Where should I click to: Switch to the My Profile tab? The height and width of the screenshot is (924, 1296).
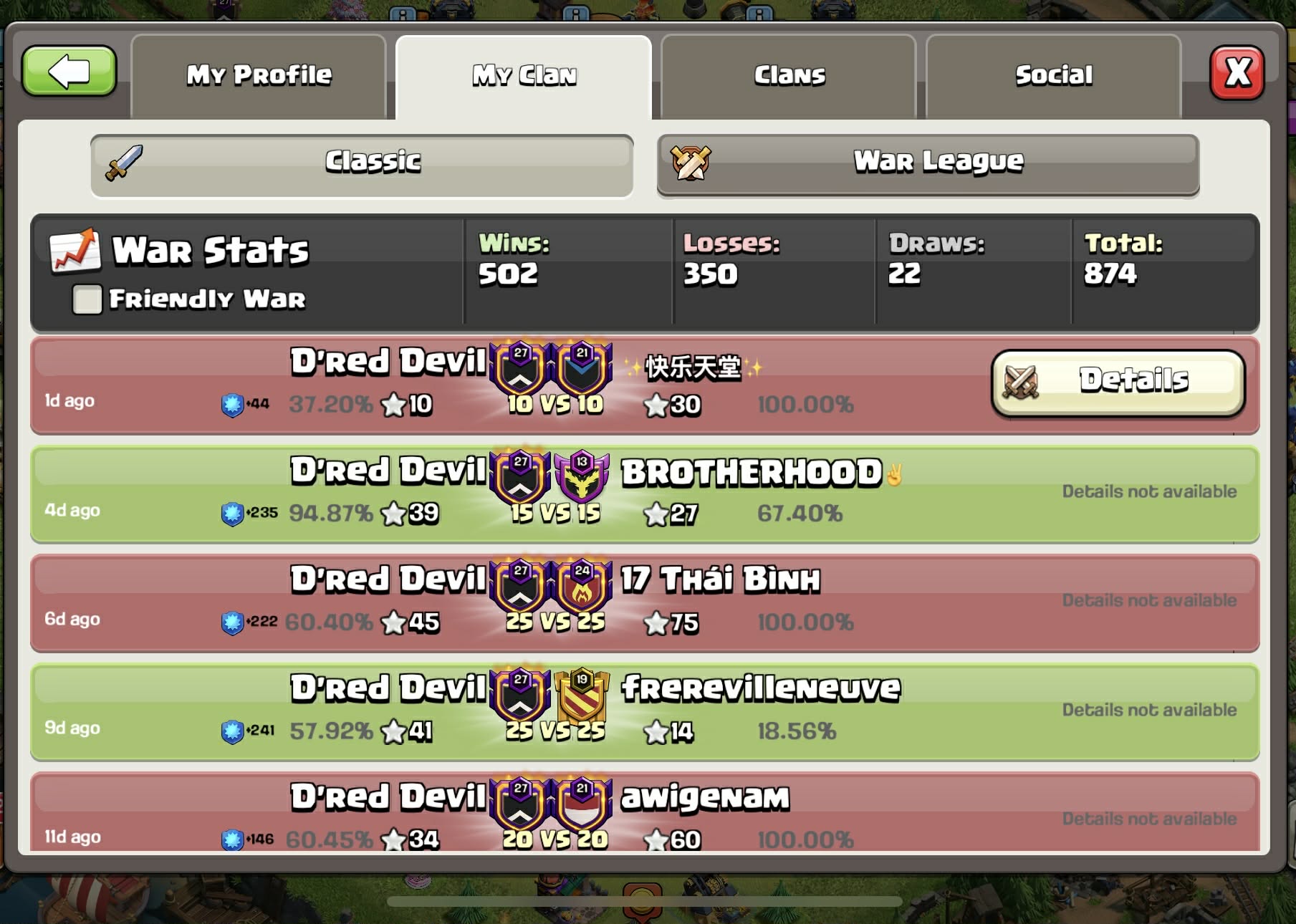(x=259, y=75)
